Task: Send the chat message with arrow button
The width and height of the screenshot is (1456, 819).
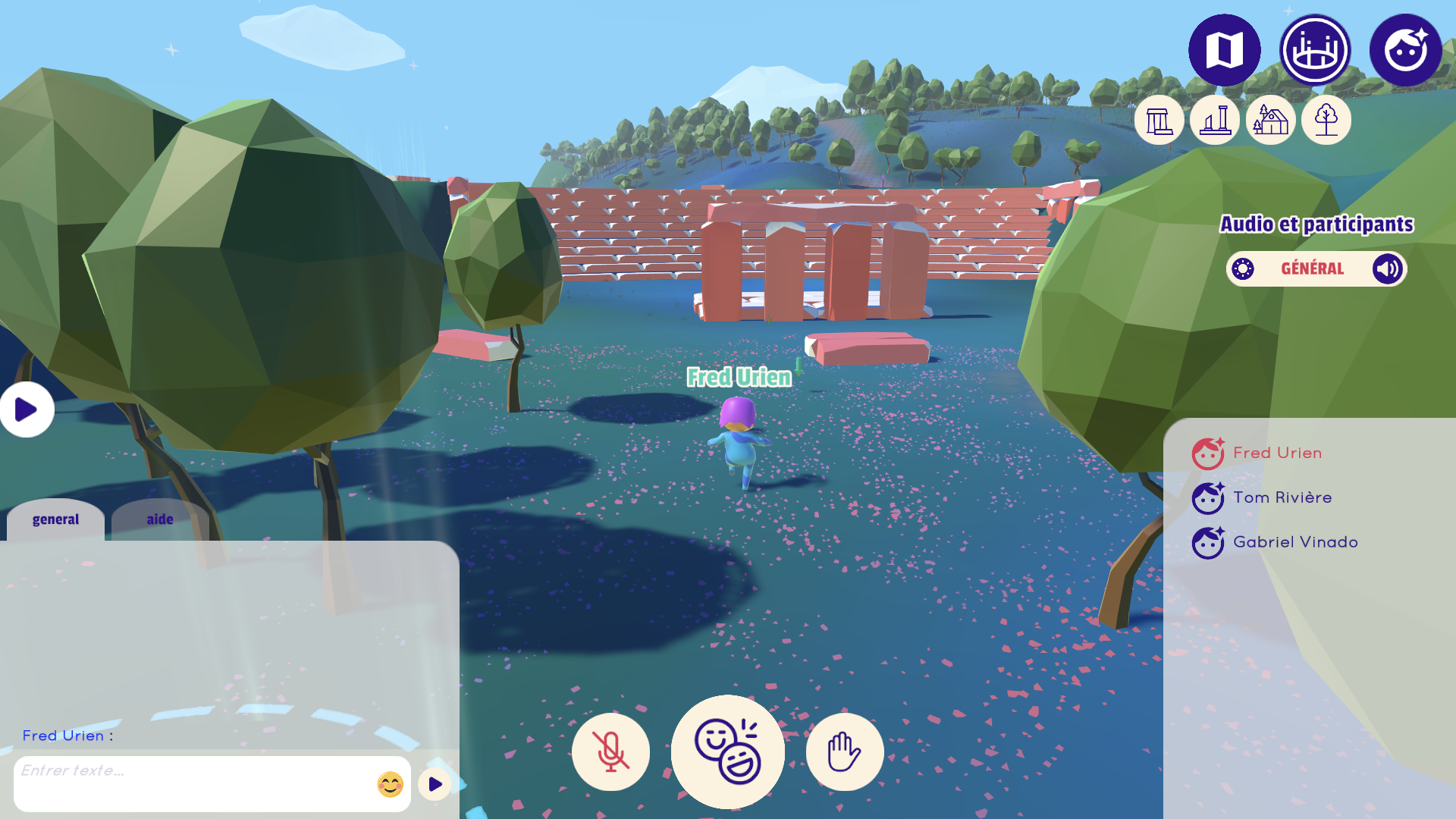Action: click(435, 784)
